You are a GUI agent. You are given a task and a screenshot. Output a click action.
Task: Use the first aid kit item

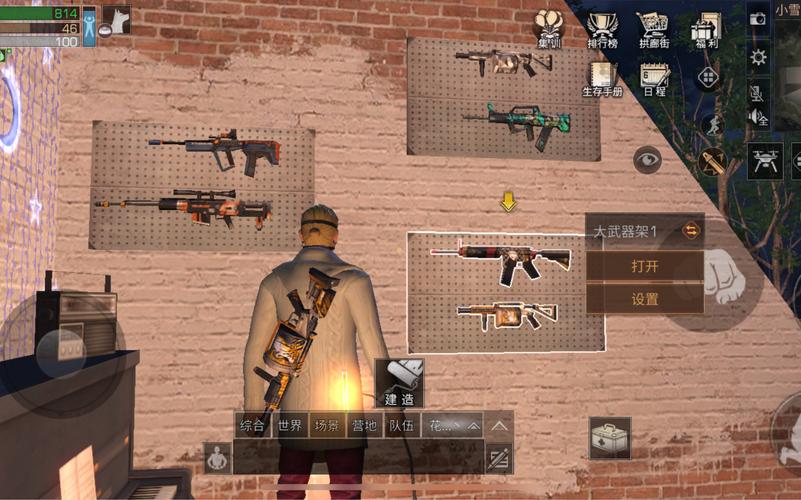tap(609, 438)
